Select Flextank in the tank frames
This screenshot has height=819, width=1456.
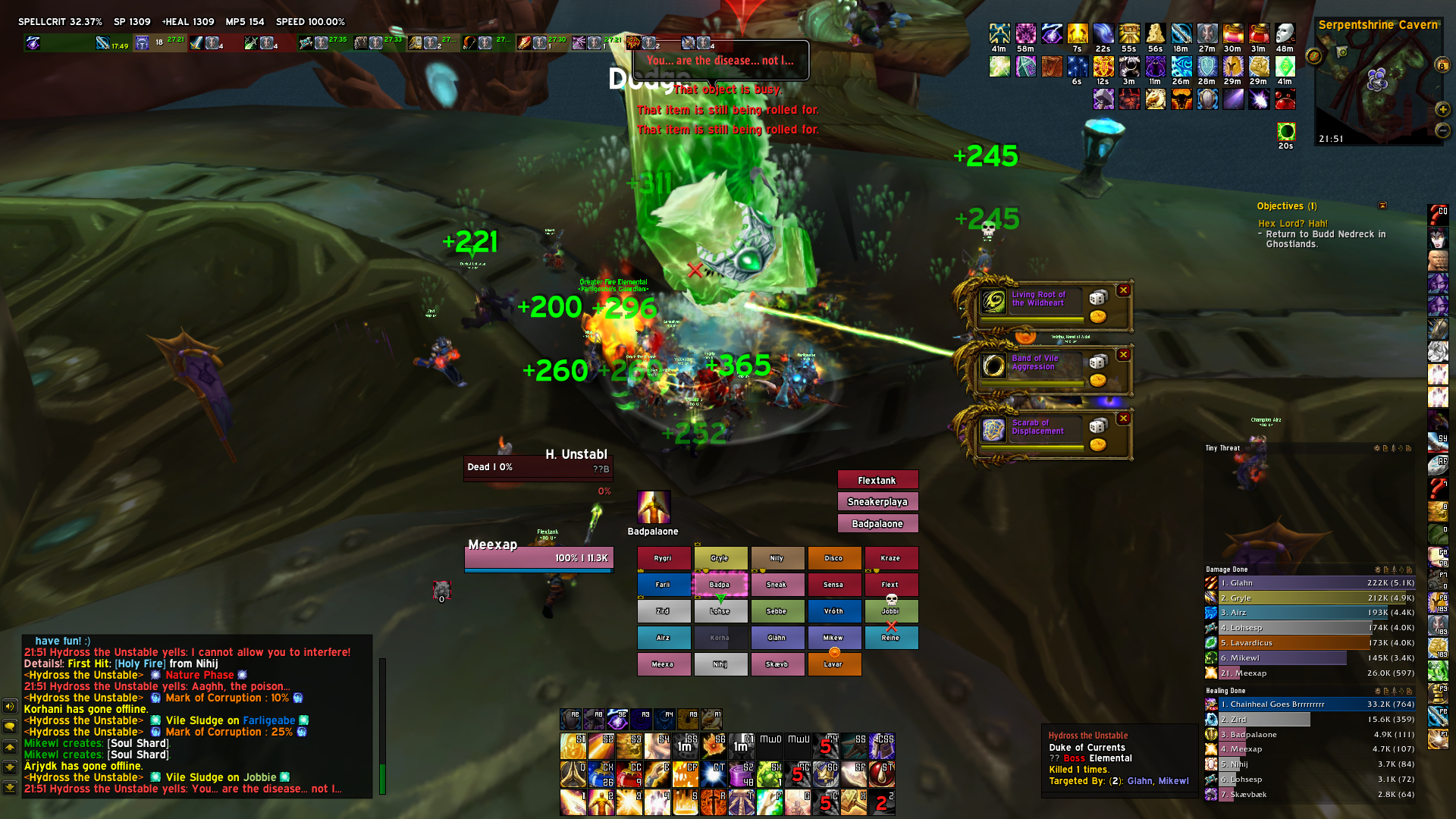pyautogui.click(x=877, y=480)
